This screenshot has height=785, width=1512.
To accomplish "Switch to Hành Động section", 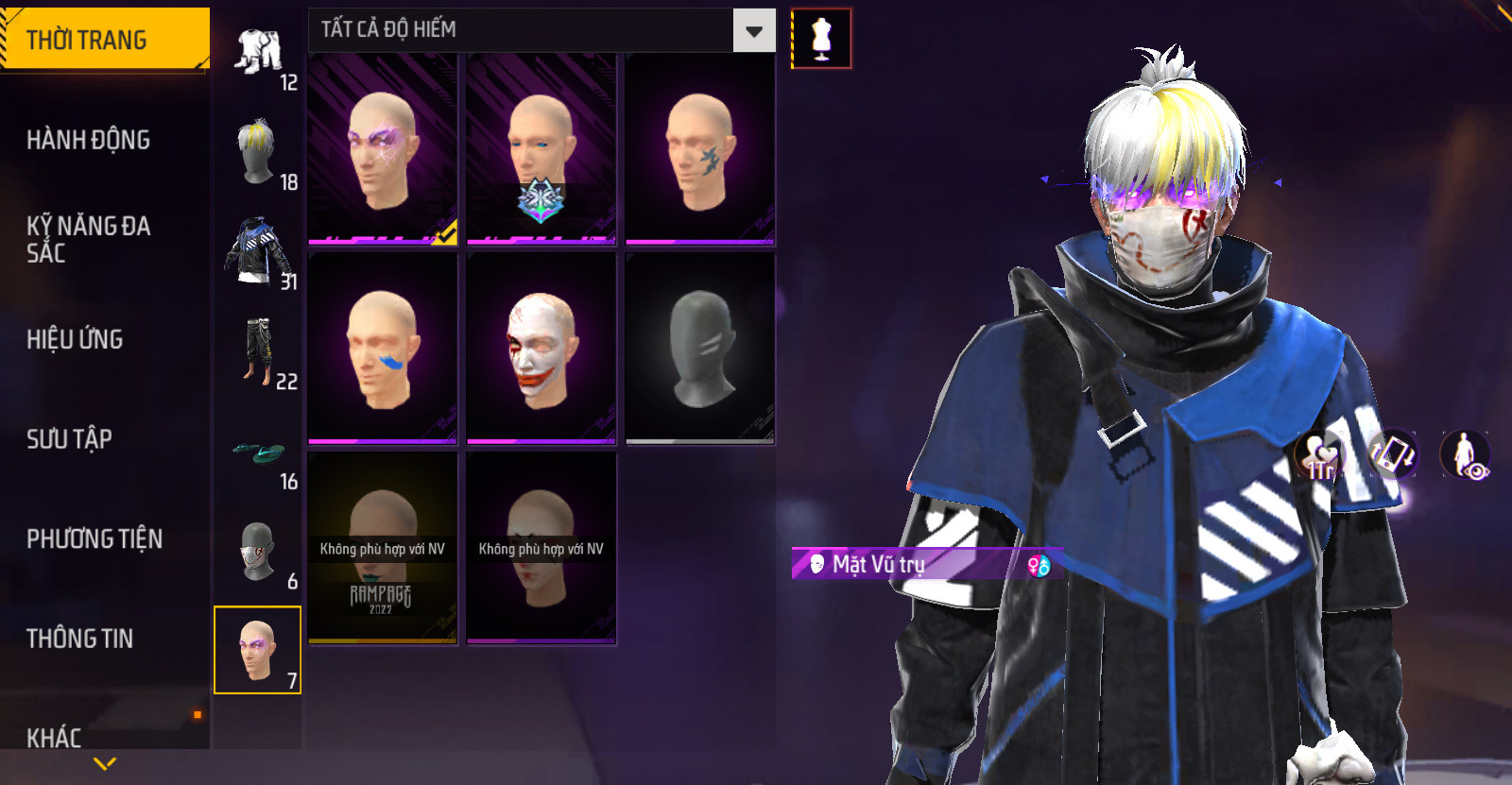I will point(89,140).
